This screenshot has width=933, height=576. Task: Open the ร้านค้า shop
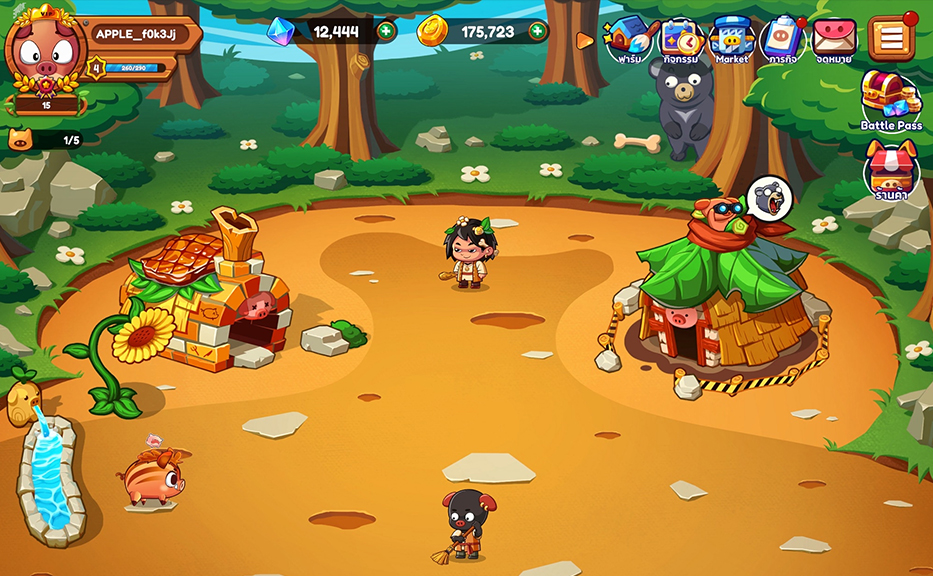[890, 170]
